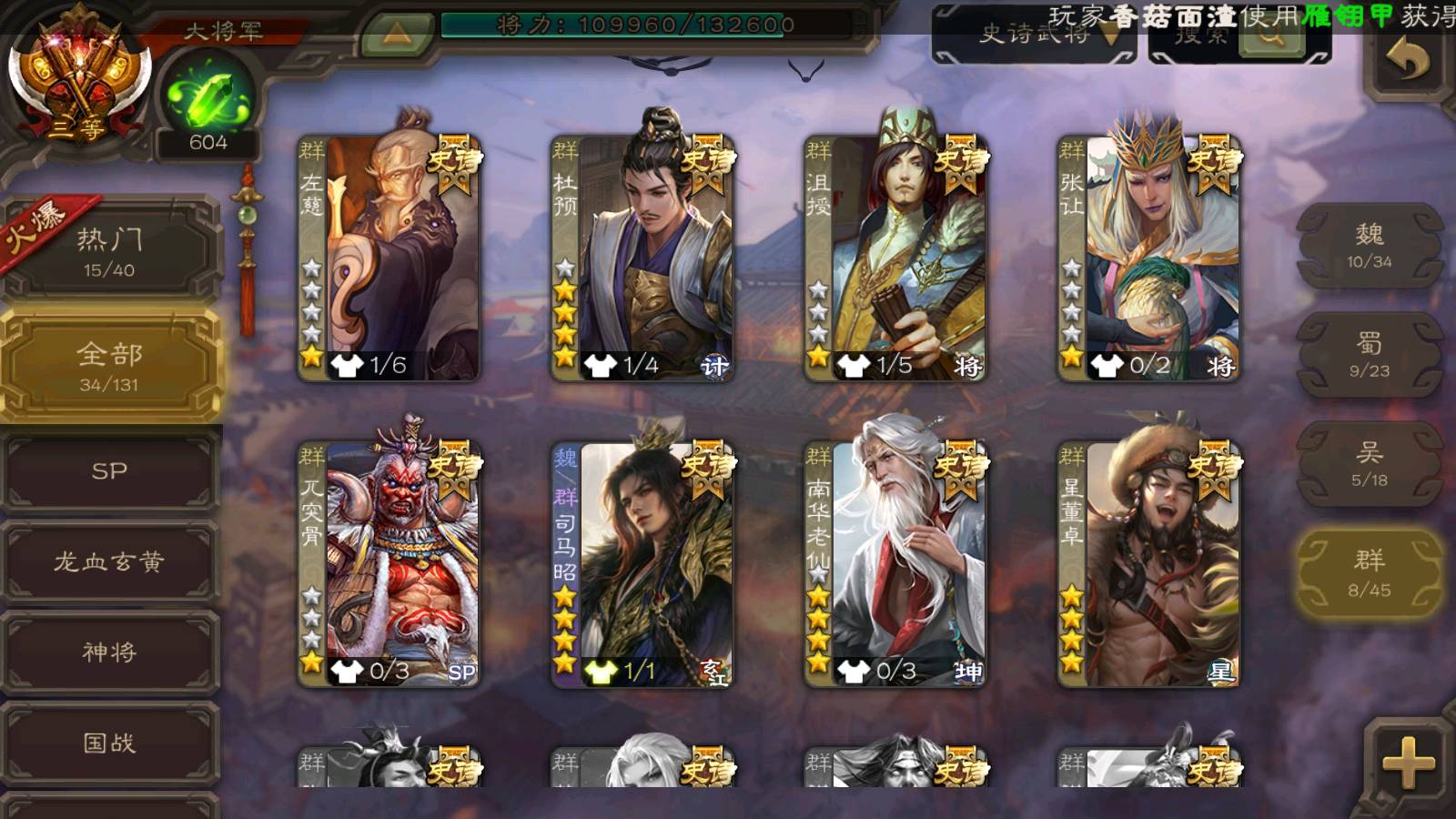Click the golden plus button
Viewport: 1456px width, 819px height.
click(x=1407, y=761)
